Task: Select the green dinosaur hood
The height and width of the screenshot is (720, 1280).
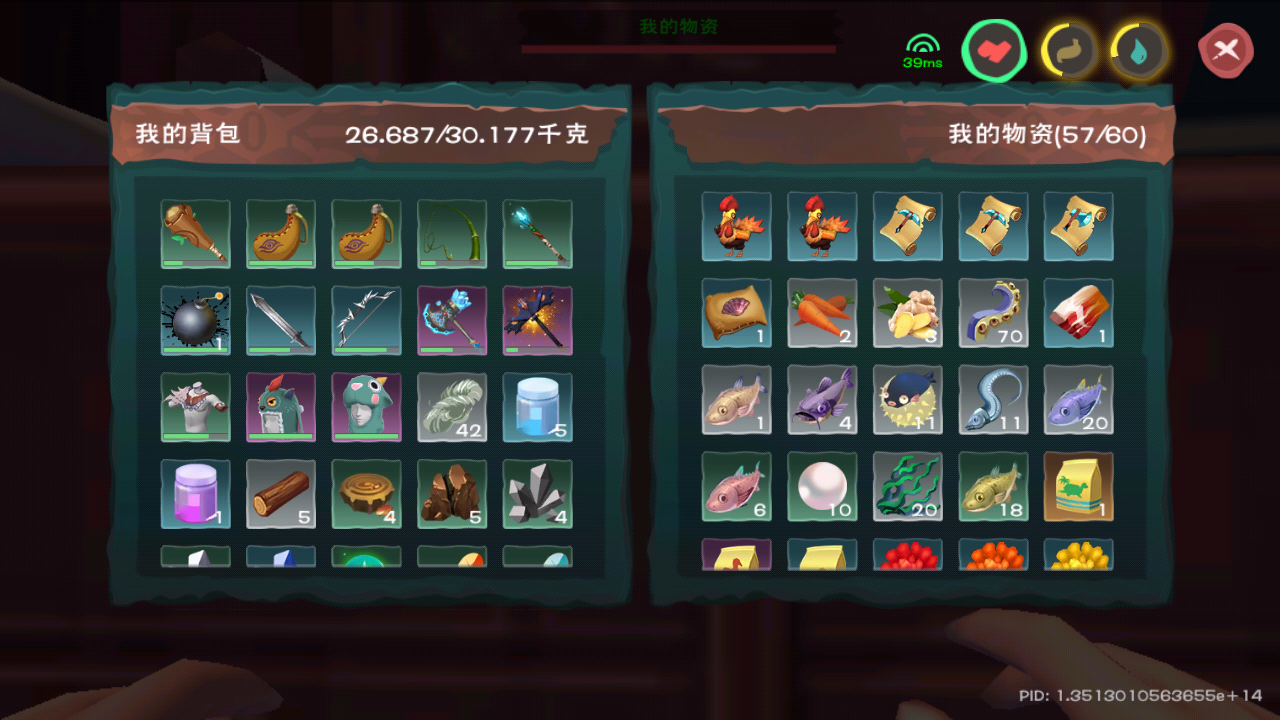Action: click(x=366, y=407)
